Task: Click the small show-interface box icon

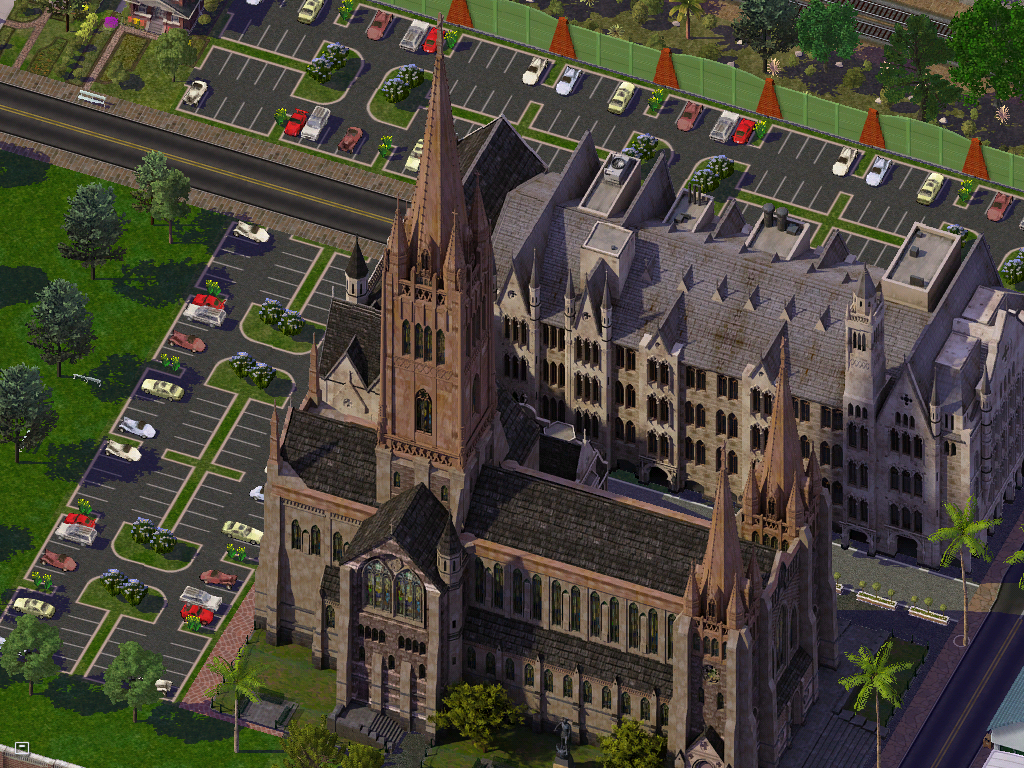Action: tap(22, 747)
